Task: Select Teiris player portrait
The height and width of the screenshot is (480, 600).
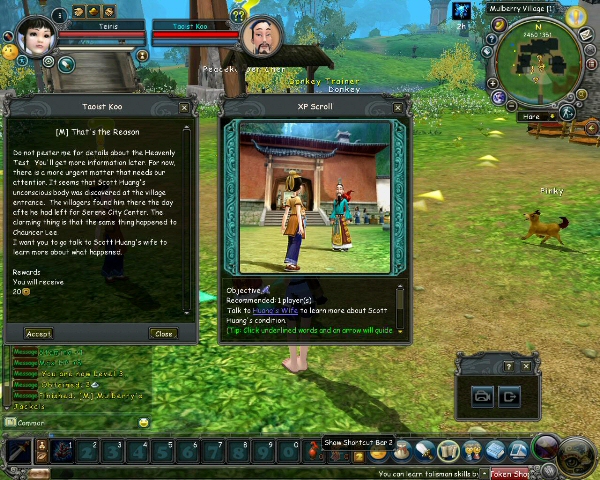Action: point(35,35)
